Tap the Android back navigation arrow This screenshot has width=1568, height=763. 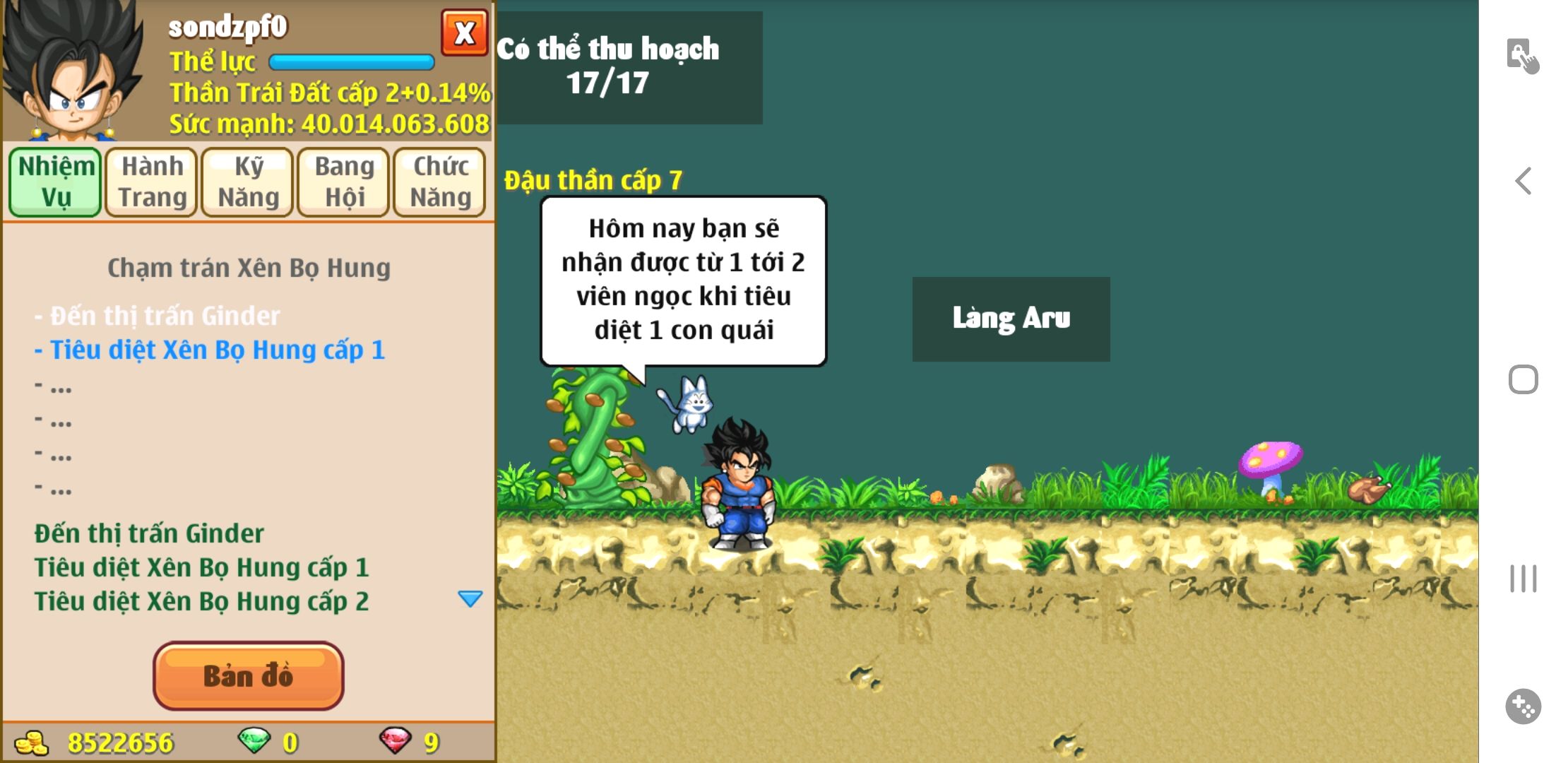(1524, 181)
